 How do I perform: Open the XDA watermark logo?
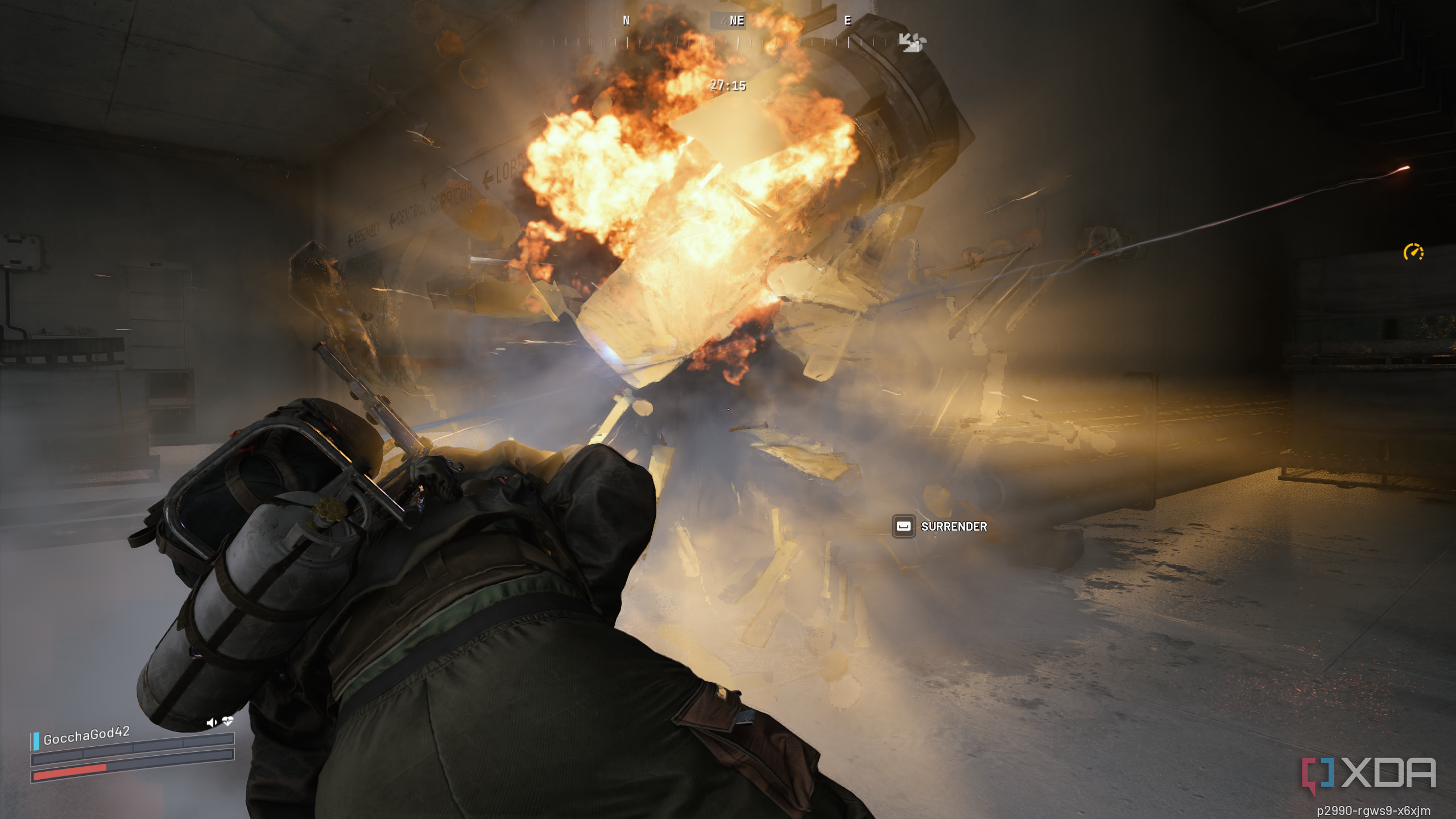coord(1368,774)
